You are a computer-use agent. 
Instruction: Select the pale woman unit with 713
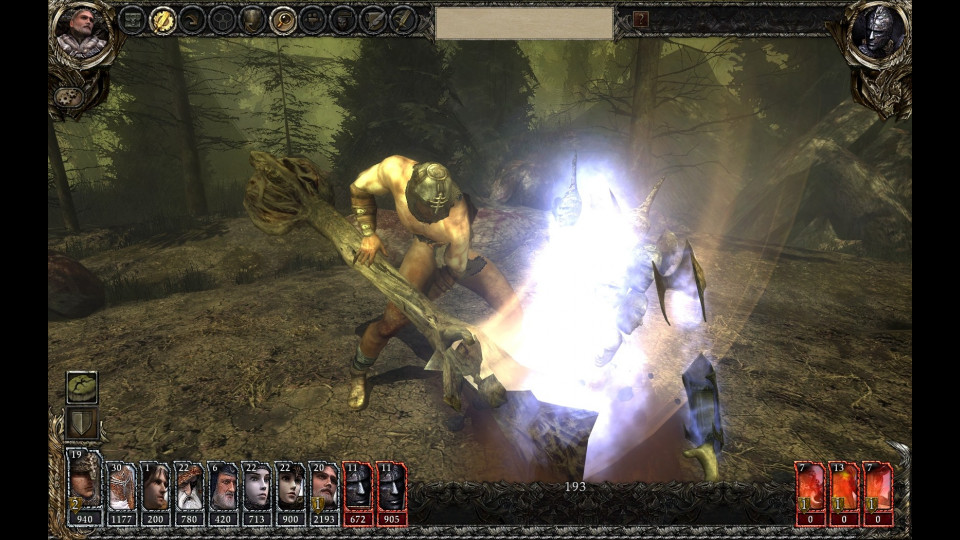(x=257, y=493)
